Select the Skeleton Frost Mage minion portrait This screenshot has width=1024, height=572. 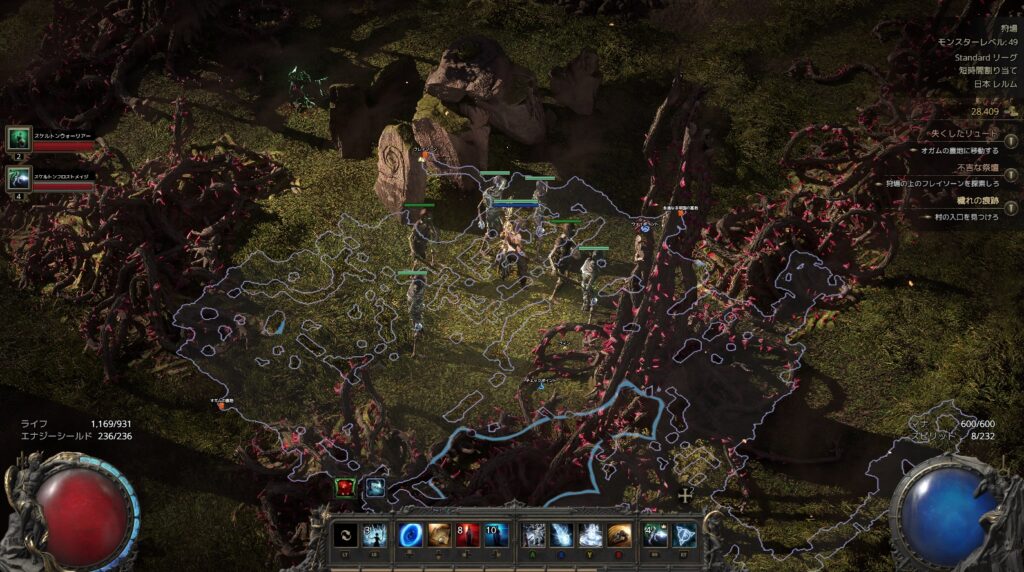tap(19, 179)
